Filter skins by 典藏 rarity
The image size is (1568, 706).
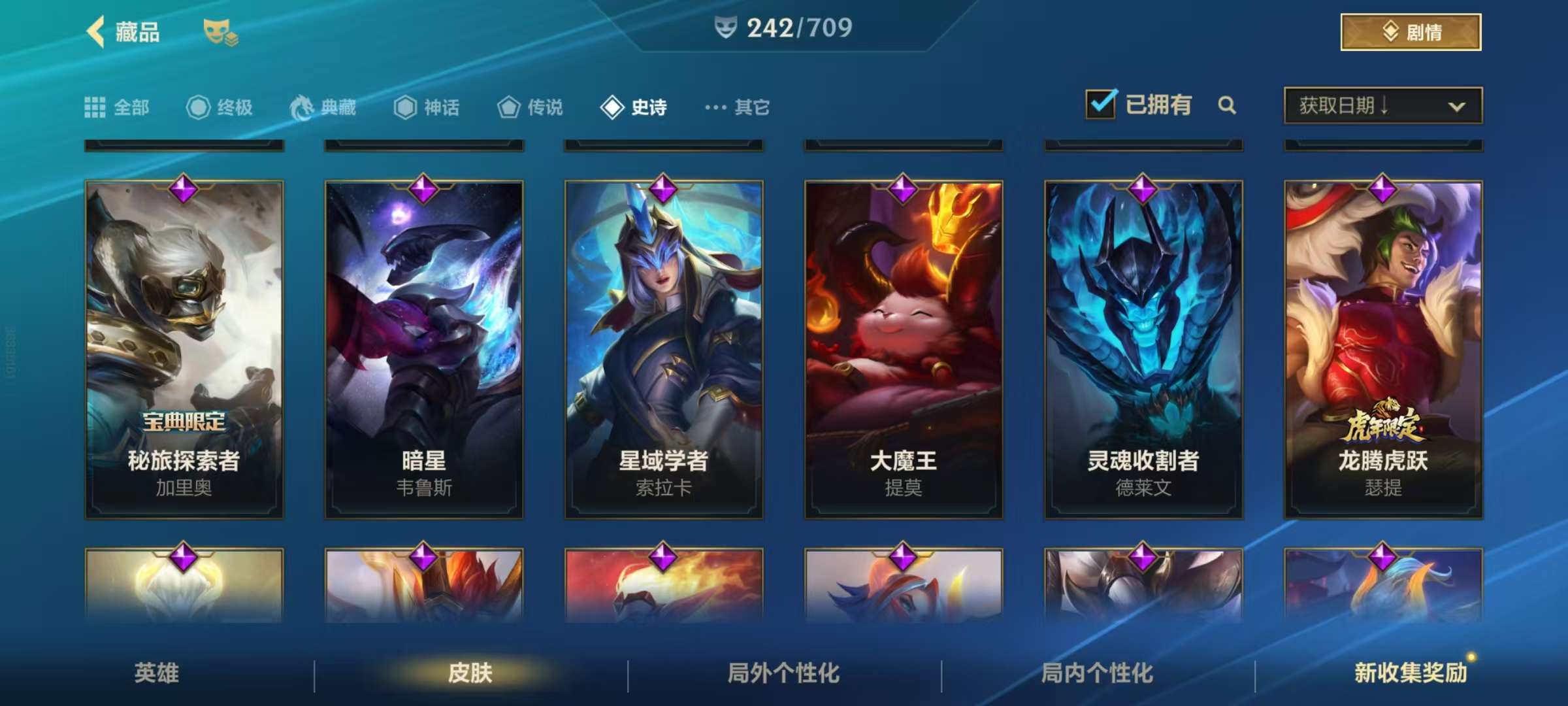click(x=323, y=107)
